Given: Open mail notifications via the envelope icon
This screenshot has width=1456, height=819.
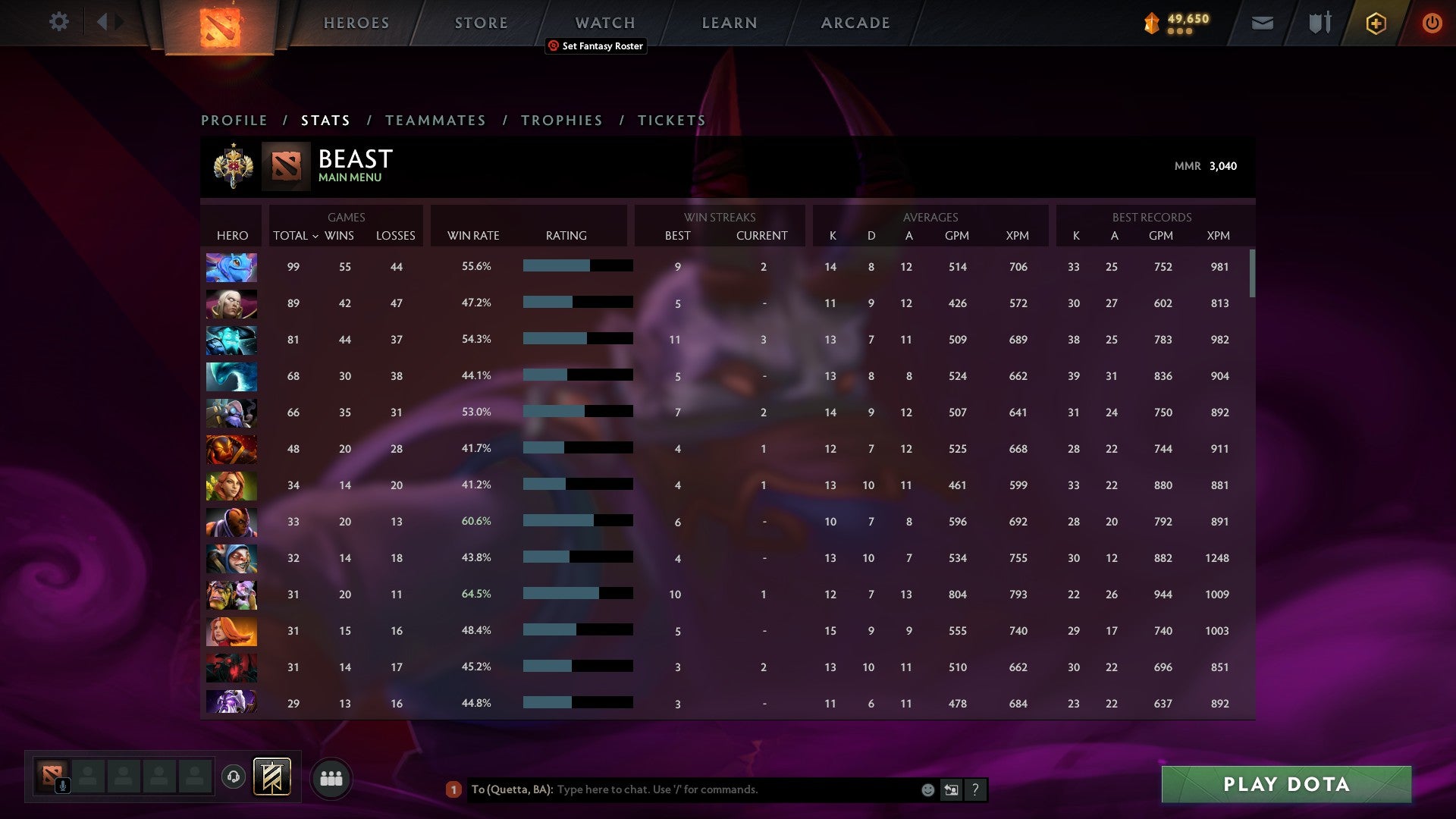Looking at the screenshot, I should click(x=1261, y=23).
